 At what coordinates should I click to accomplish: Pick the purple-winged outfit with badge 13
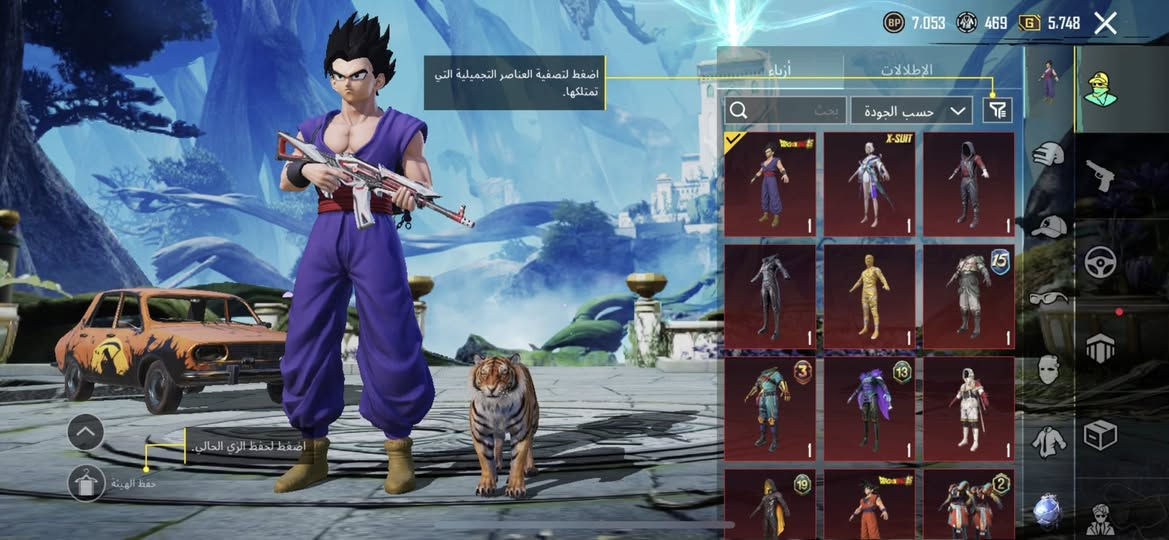click(869, 409)
